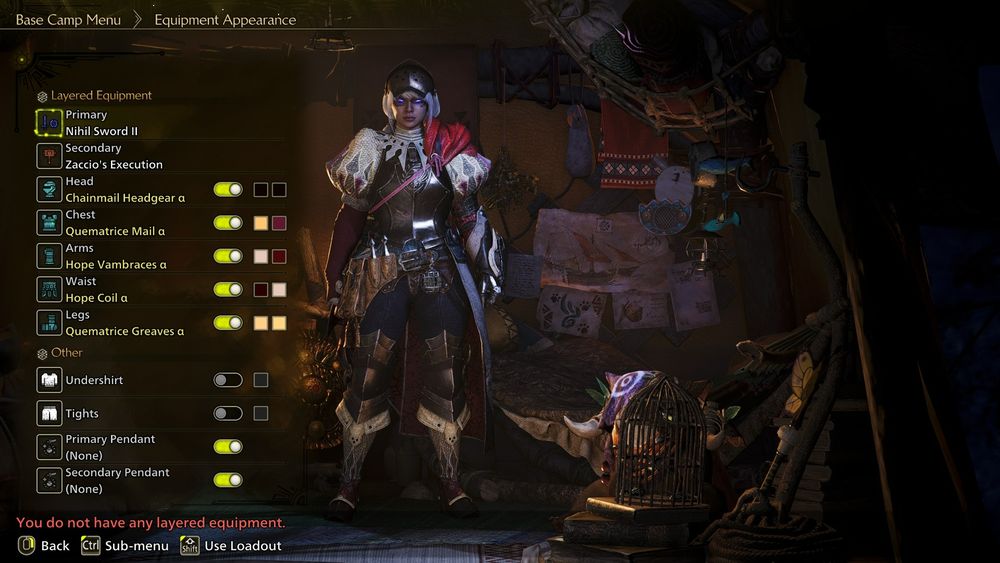
Task: Enable the Tights toggle
Action: (x=228, y=413)
